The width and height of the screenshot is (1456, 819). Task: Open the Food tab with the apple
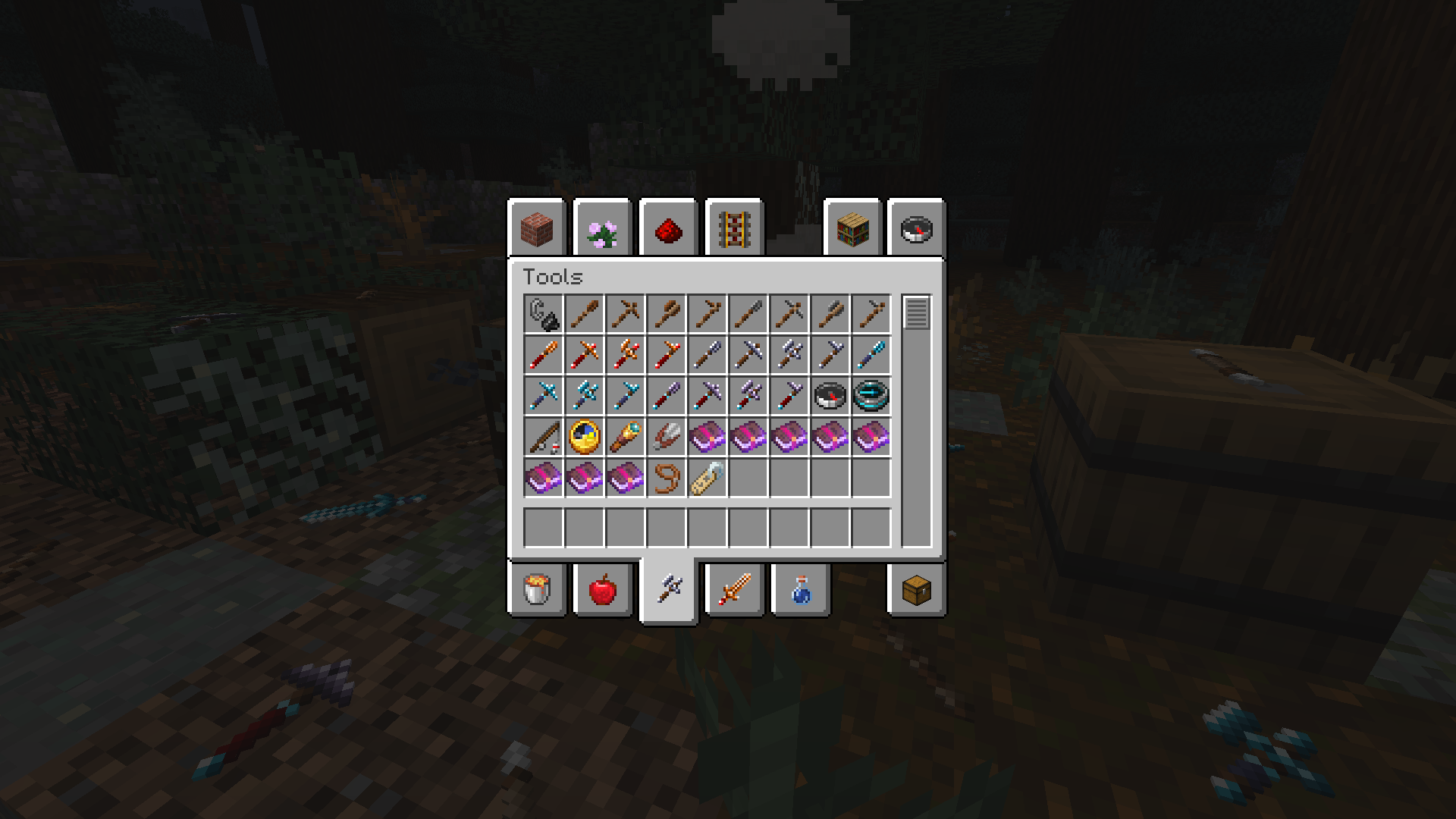[603, 591]
